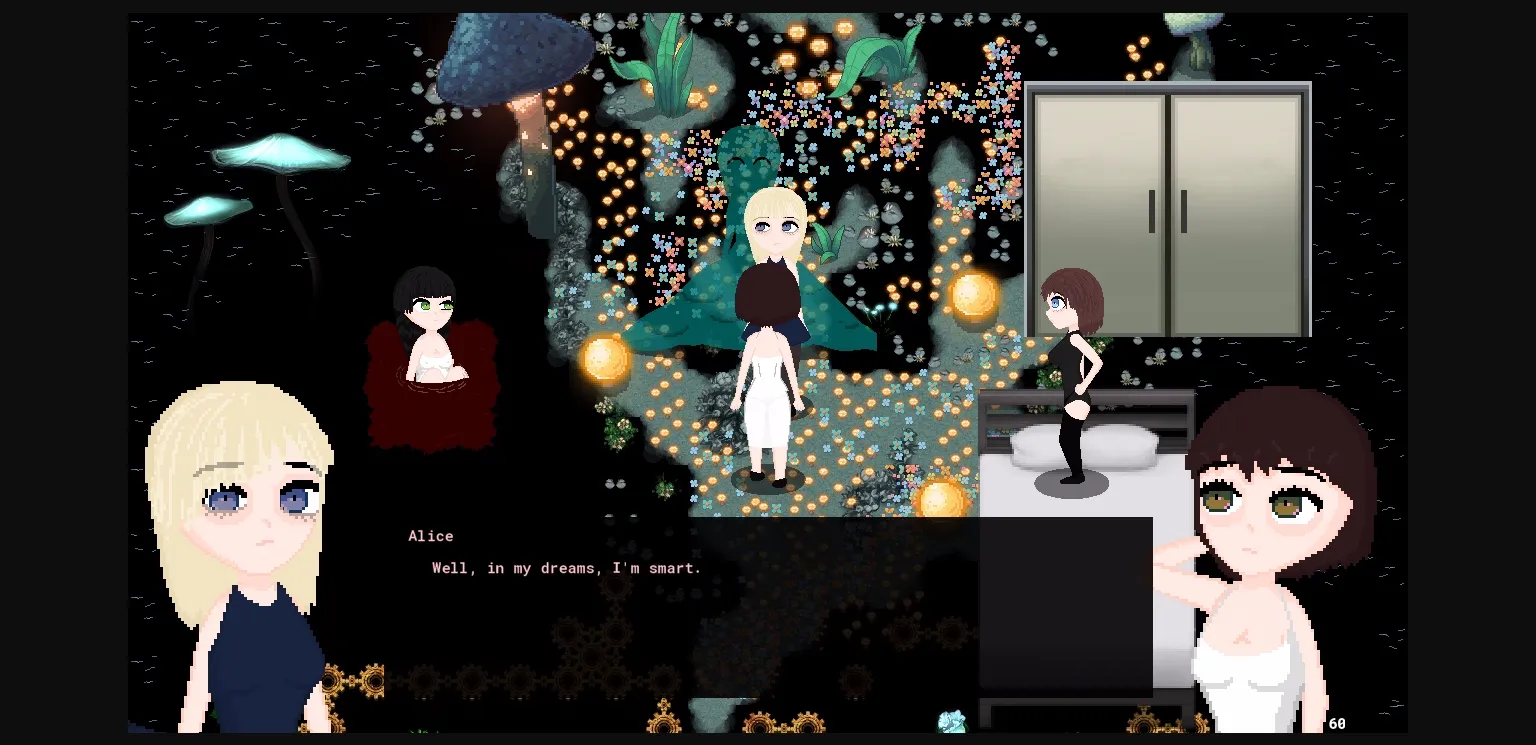This screenshot has width=1536, height=745.
Task: Click the 60 counter at the bottom right
Action: tap(1337, 723)
